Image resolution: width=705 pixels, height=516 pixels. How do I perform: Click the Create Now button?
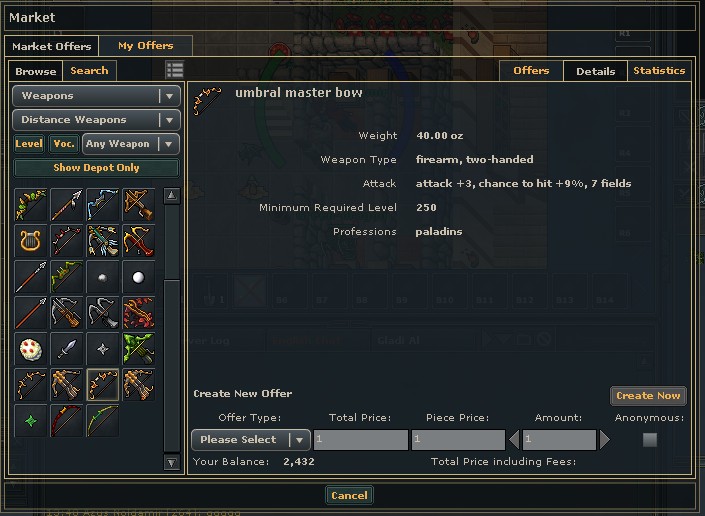(x=648, y=396)
